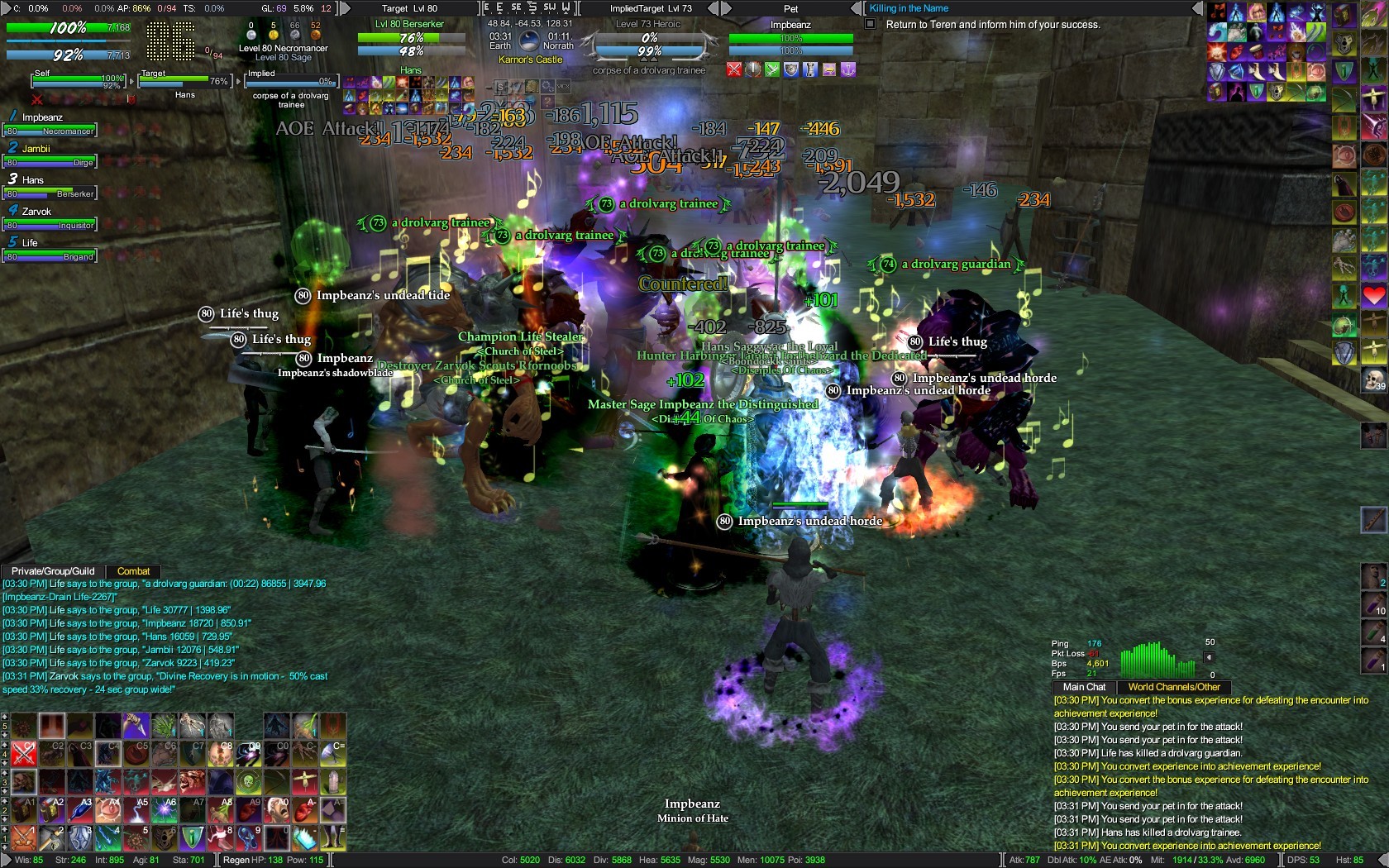This screenshot has width=1389, height=868.
Task: Switch to World Channels/Other tab
Action: pyautogui.click(x=1174, y=687)
